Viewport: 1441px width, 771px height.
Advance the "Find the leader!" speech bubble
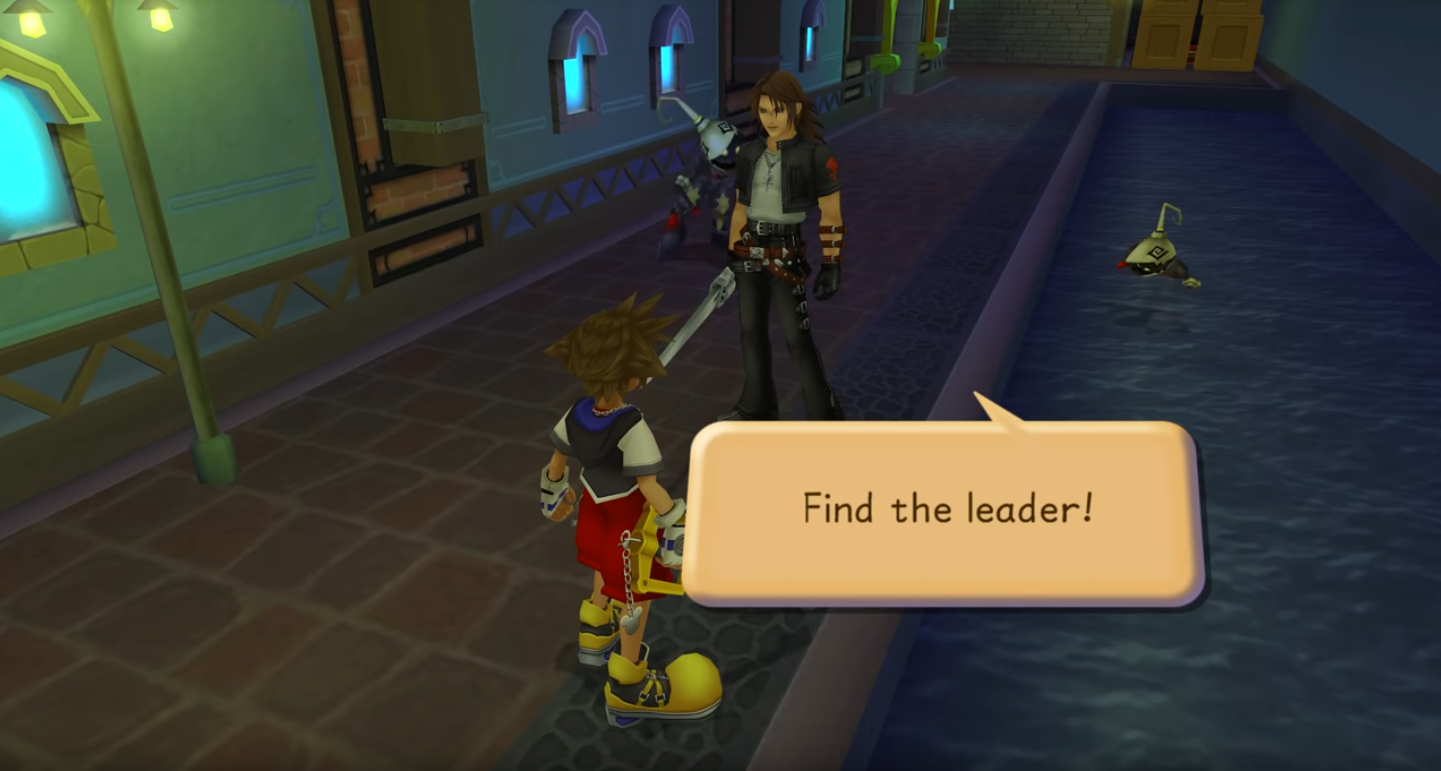coord(946,510)
